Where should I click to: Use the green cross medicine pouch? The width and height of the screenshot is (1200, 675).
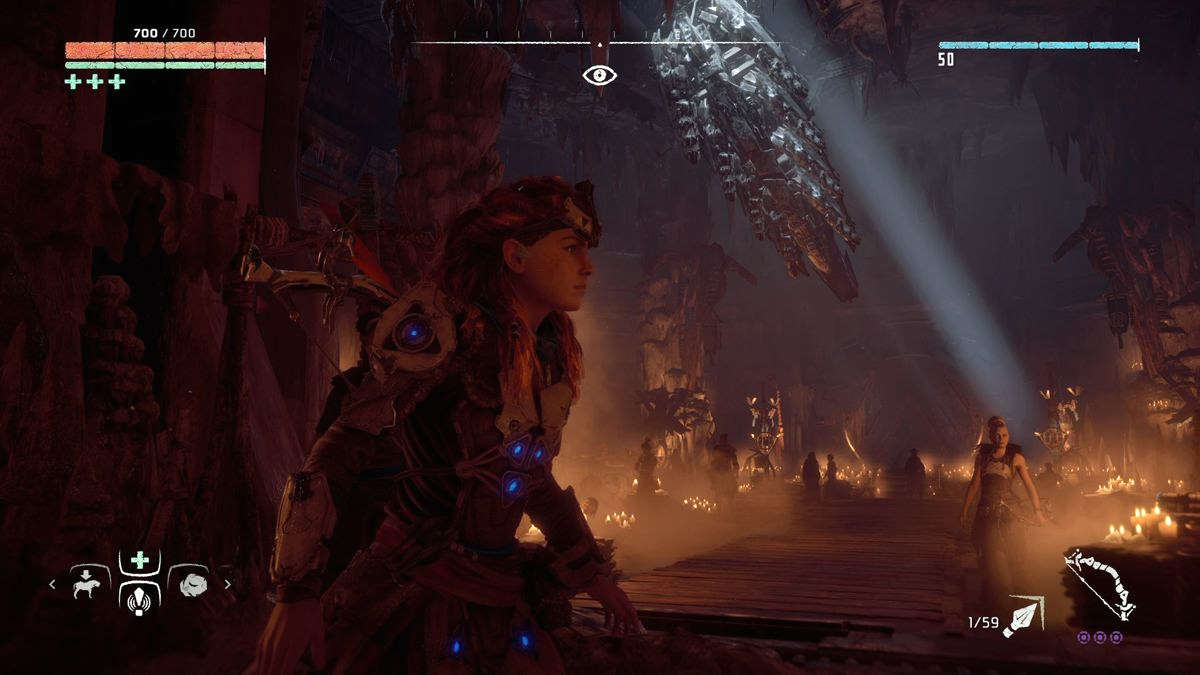[x=140, y=561]
